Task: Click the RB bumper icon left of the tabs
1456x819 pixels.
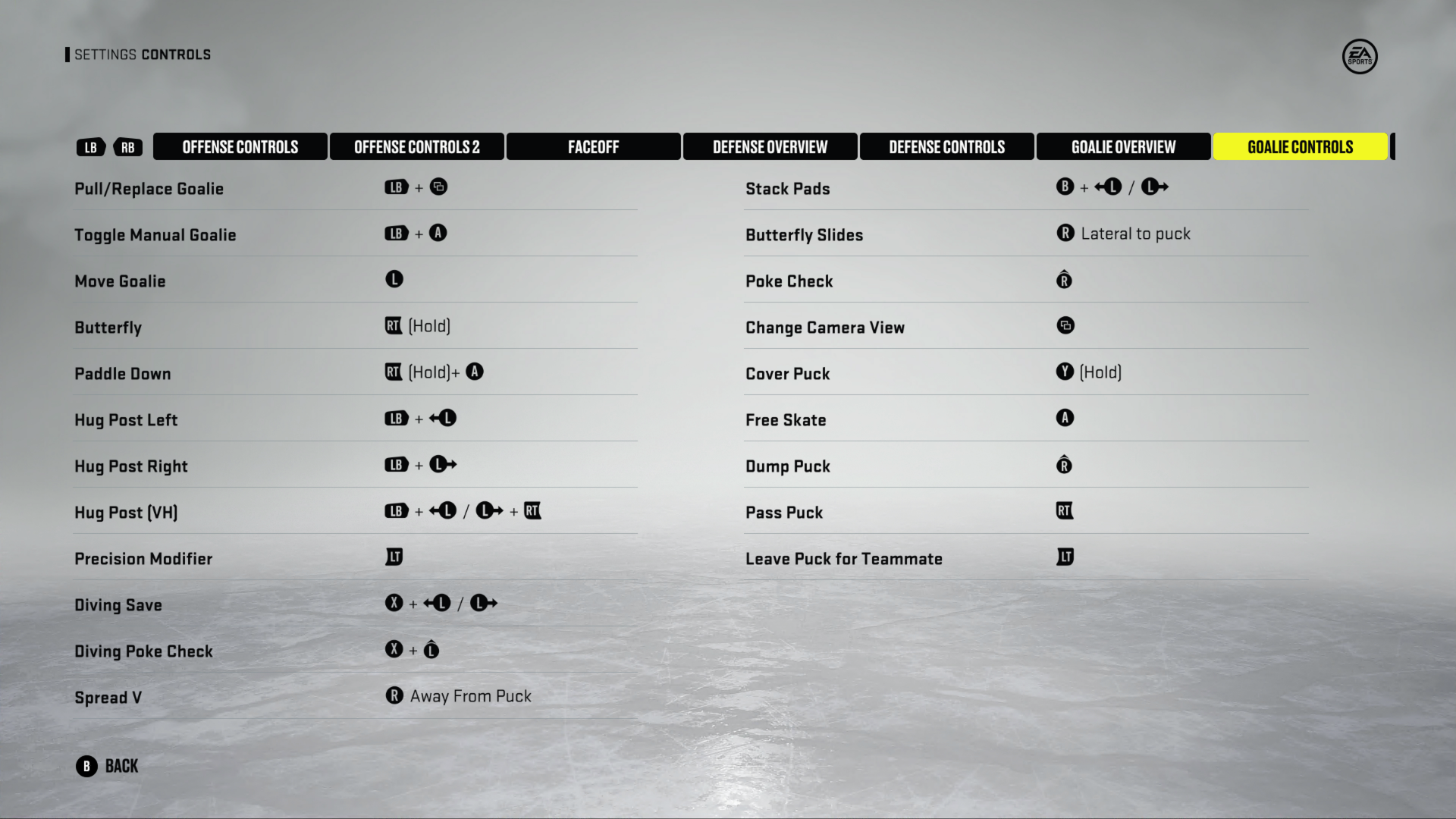Action: (127, 147)
